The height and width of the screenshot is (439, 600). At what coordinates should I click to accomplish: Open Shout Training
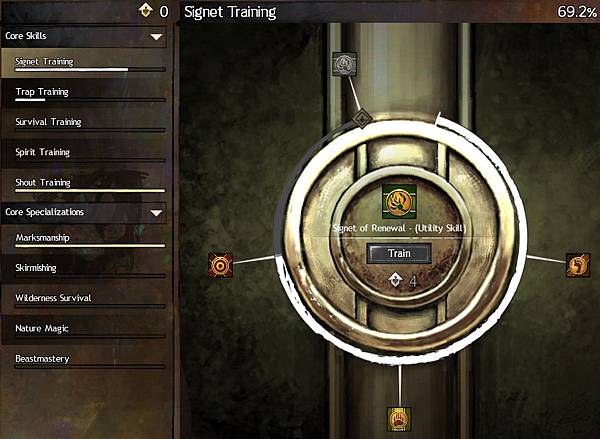click(42, 183)
